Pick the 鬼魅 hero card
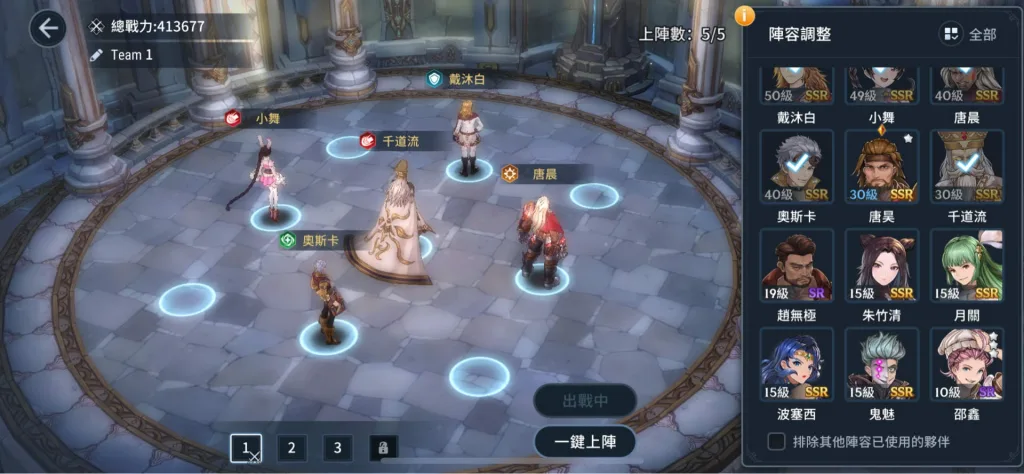This screenshot has height=474, width=1024. click(881, 361)
